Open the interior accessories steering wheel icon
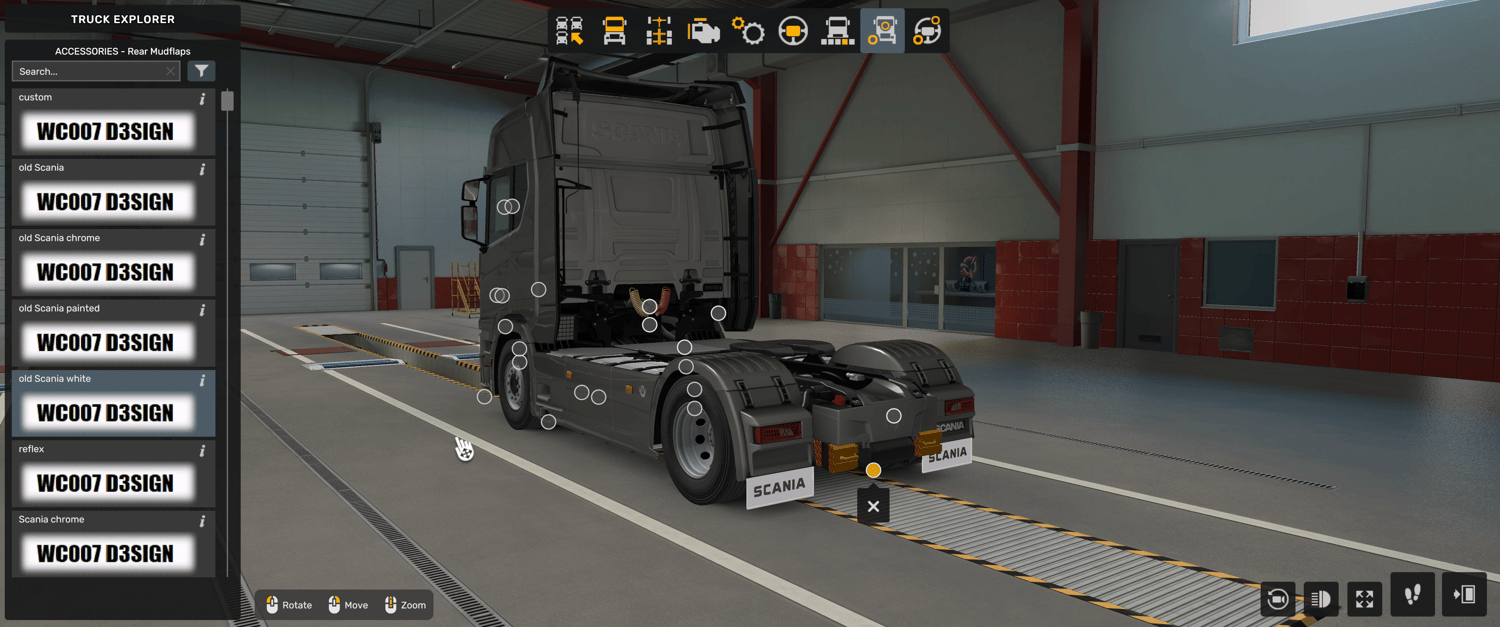The width and height of the screenshot is (1500, 627). pyautogui.click(x=927, y=31)
